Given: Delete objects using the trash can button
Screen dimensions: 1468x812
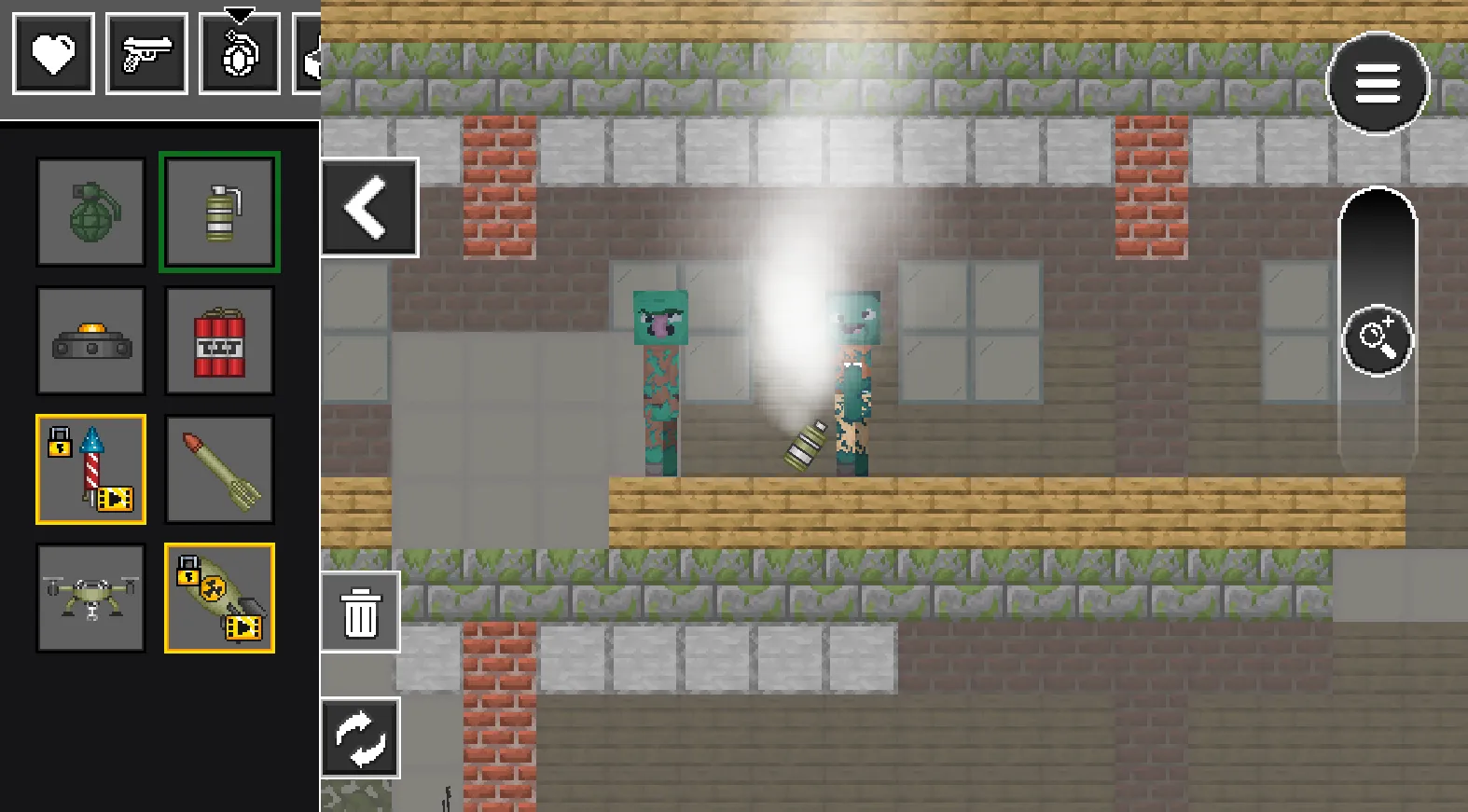Looking at the screenshot, I should tap(360, 613).
